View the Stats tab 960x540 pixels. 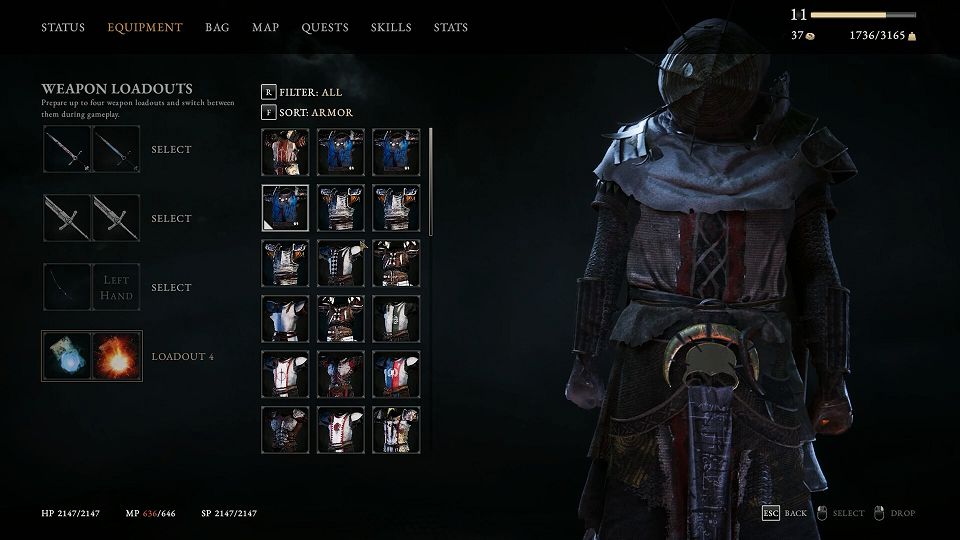(x=451, y=27)
